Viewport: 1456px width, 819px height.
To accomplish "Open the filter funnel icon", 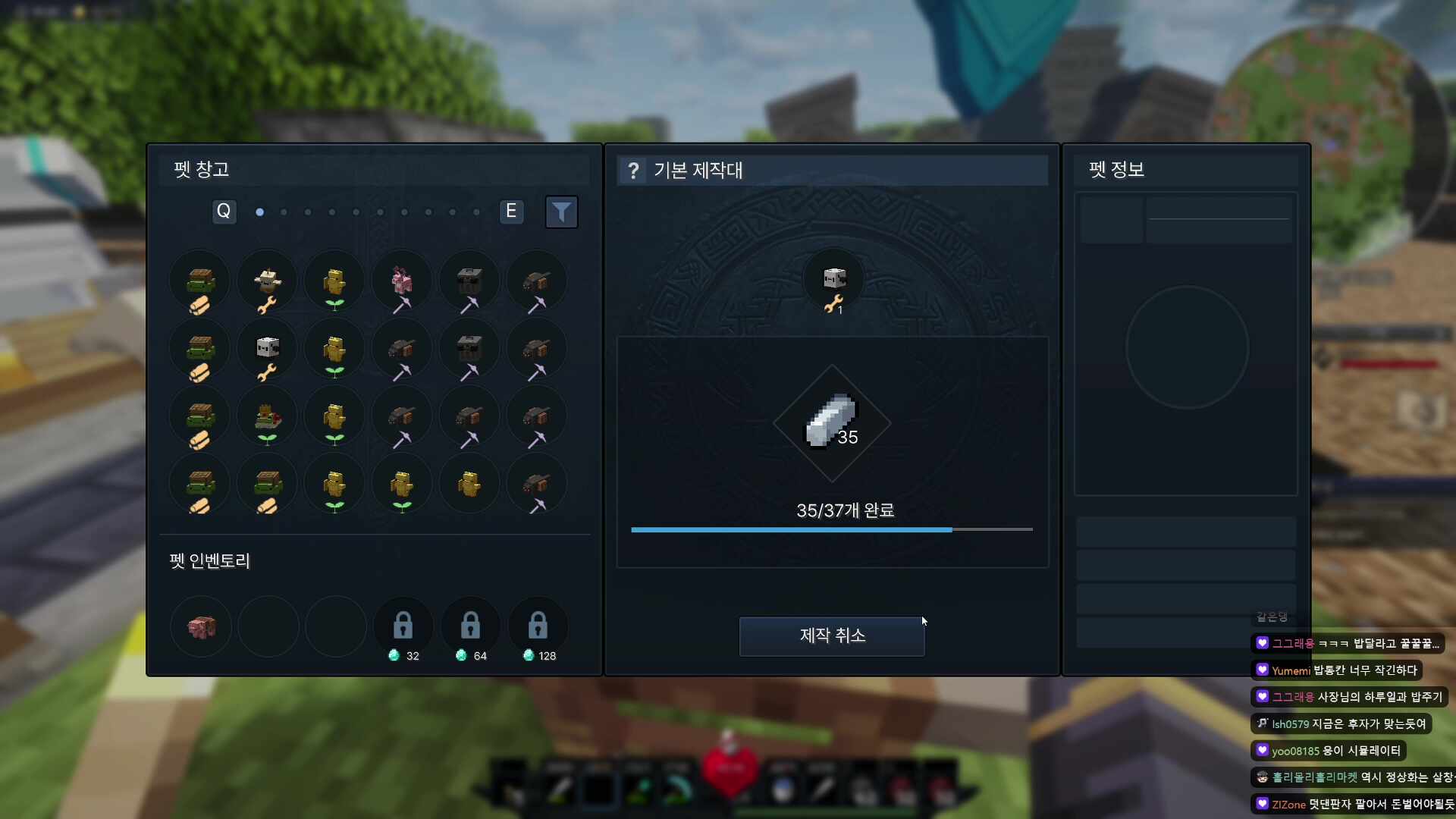I will coord(561,212).
